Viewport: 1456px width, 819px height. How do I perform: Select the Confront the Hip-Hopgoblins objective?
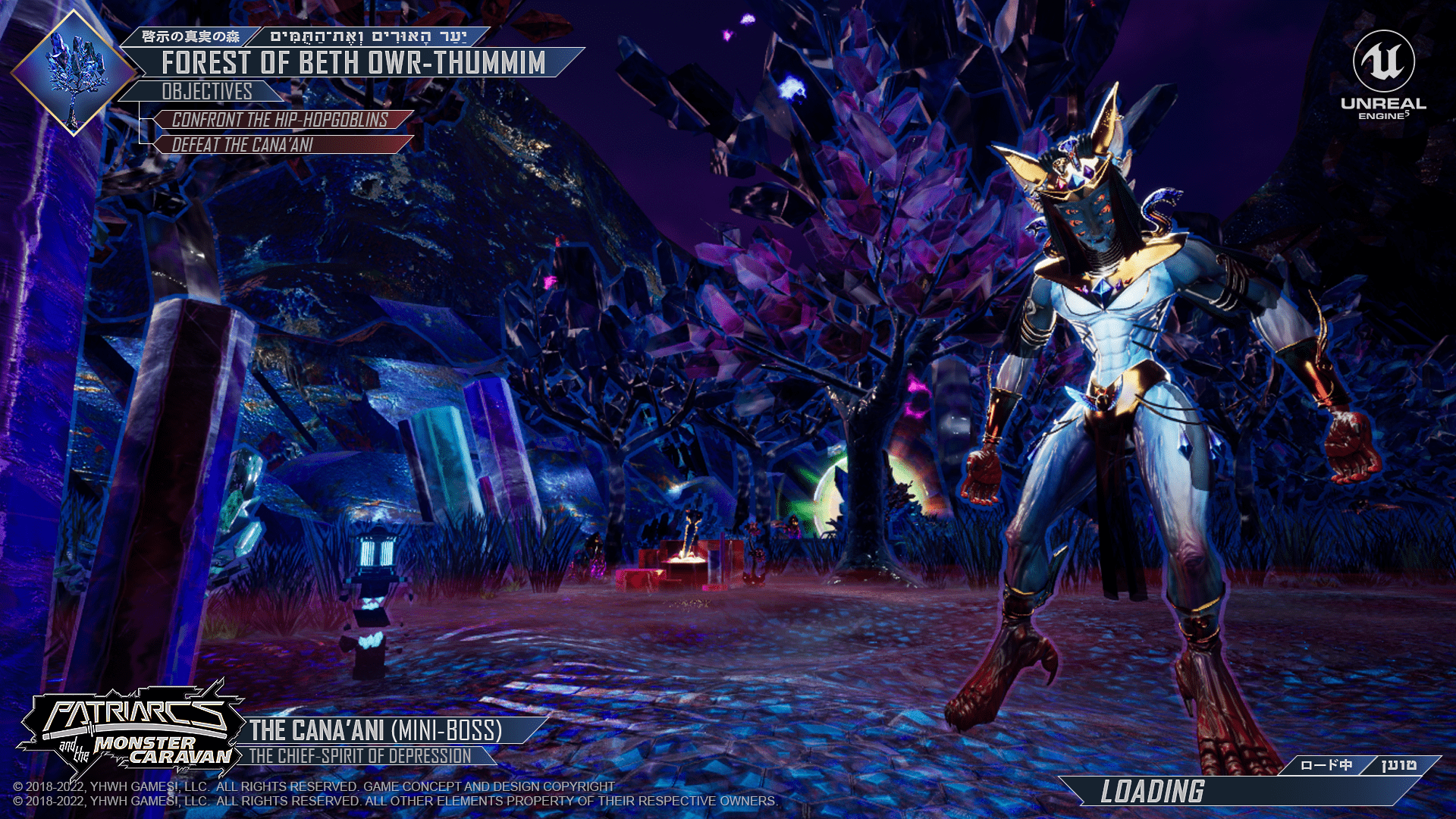click(280, 120)
